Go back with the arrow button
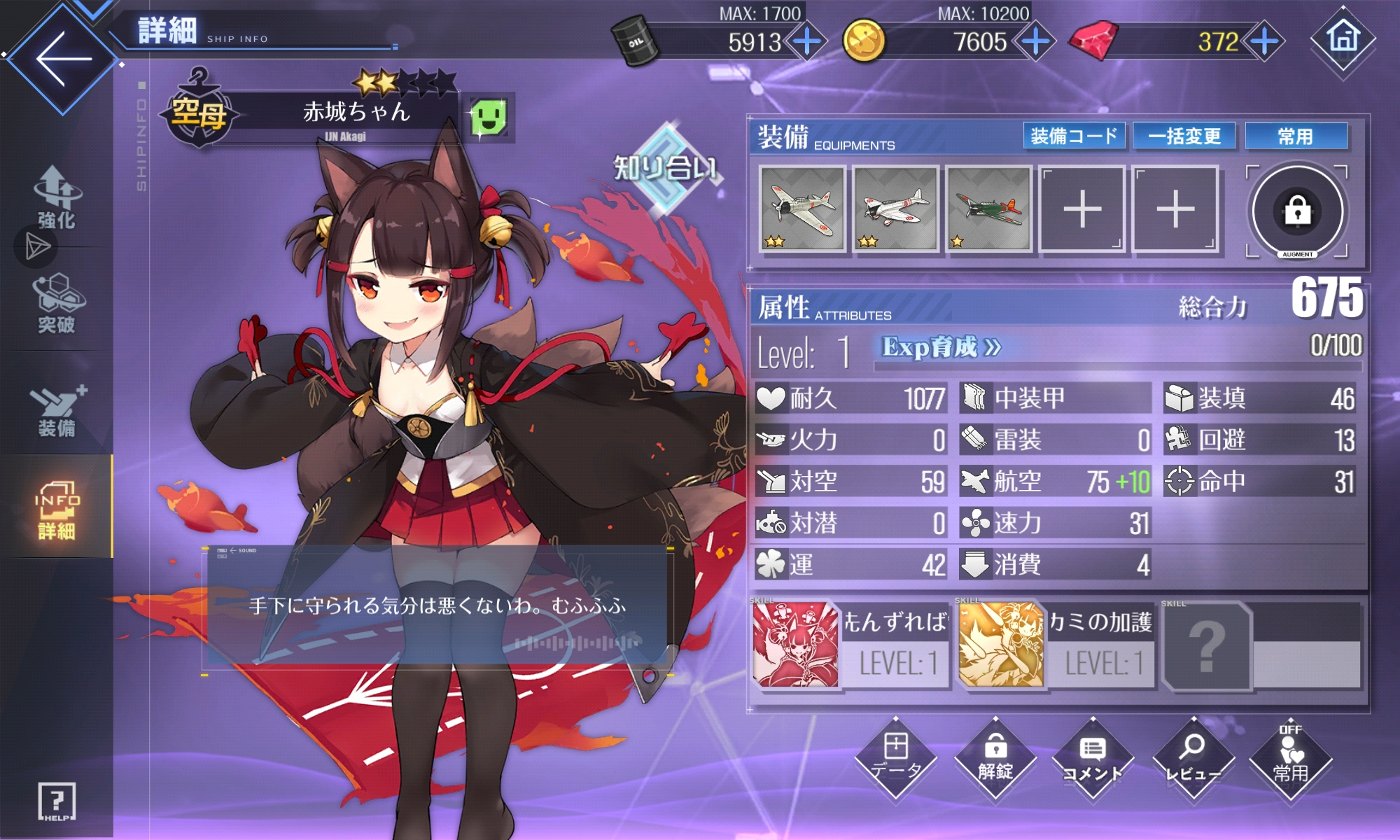 pyautogui.click(x=62, y=59)
